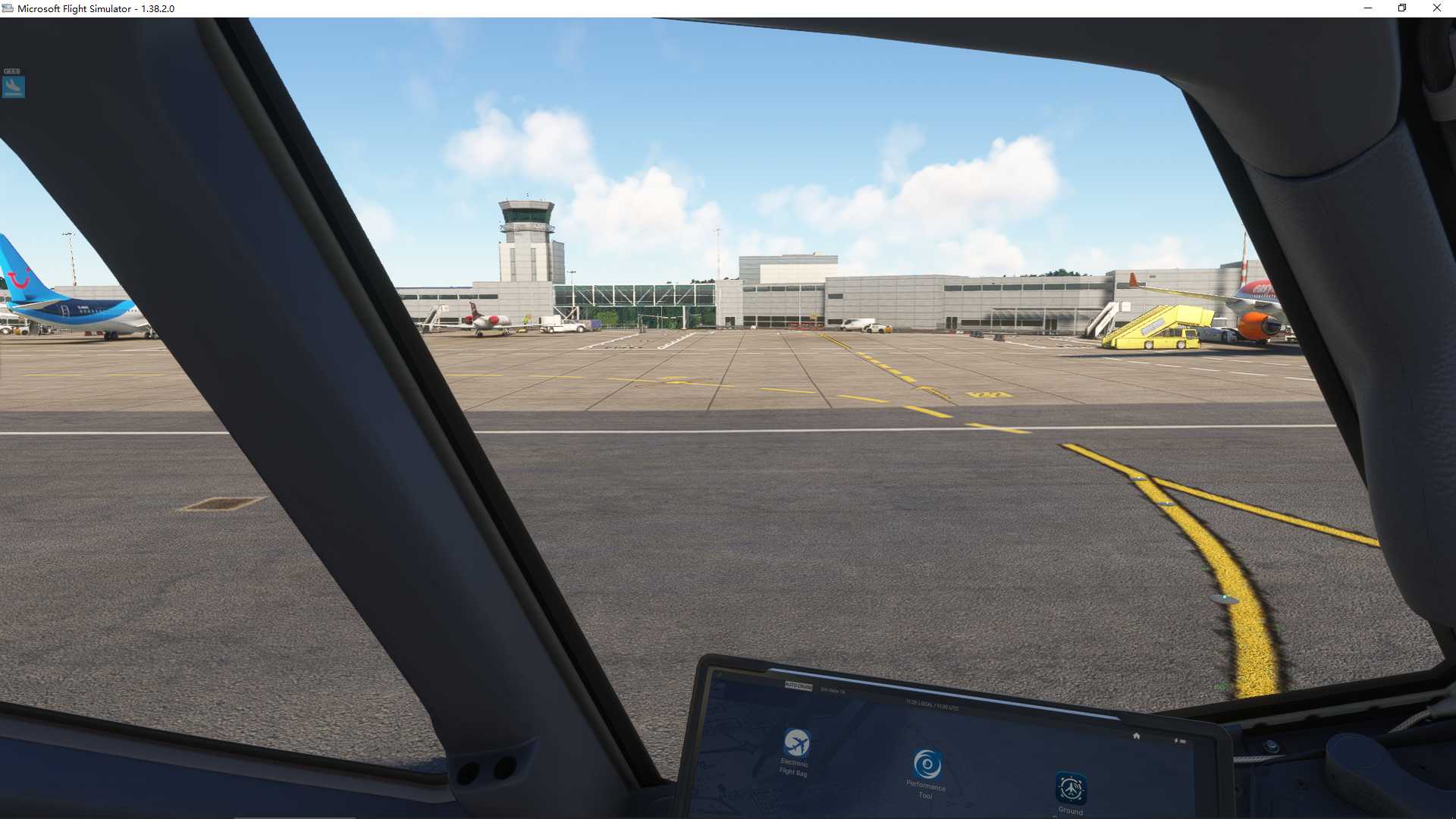This screenshot has width=1456, height=819.
Task: Click the Microsoft Flight Simulator title bar text
Action: [x=96, y=8]
